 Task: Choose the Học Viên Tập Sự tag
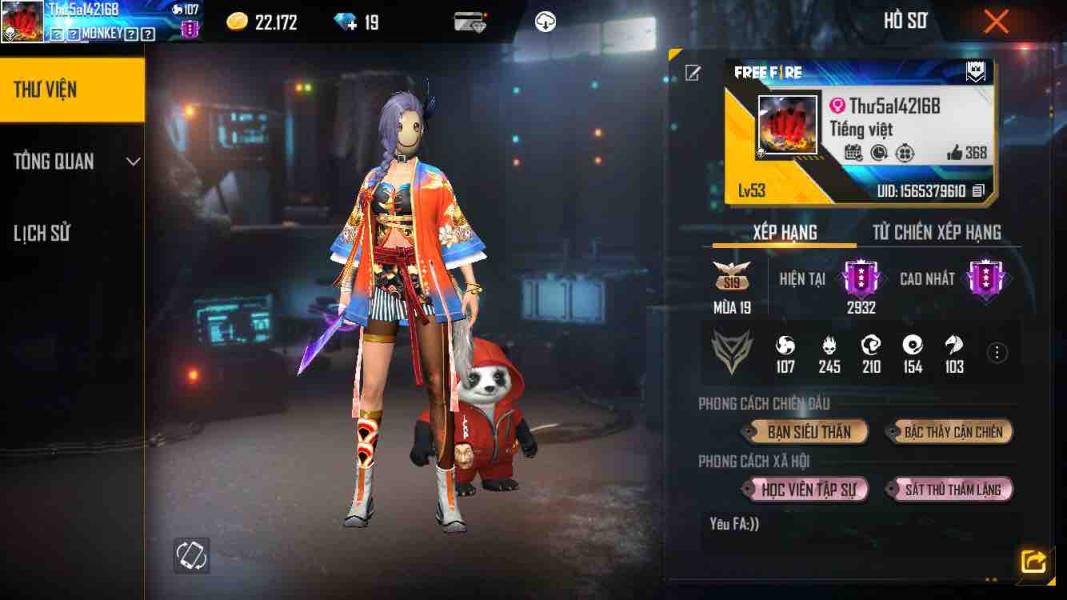(x=807, y=490)
